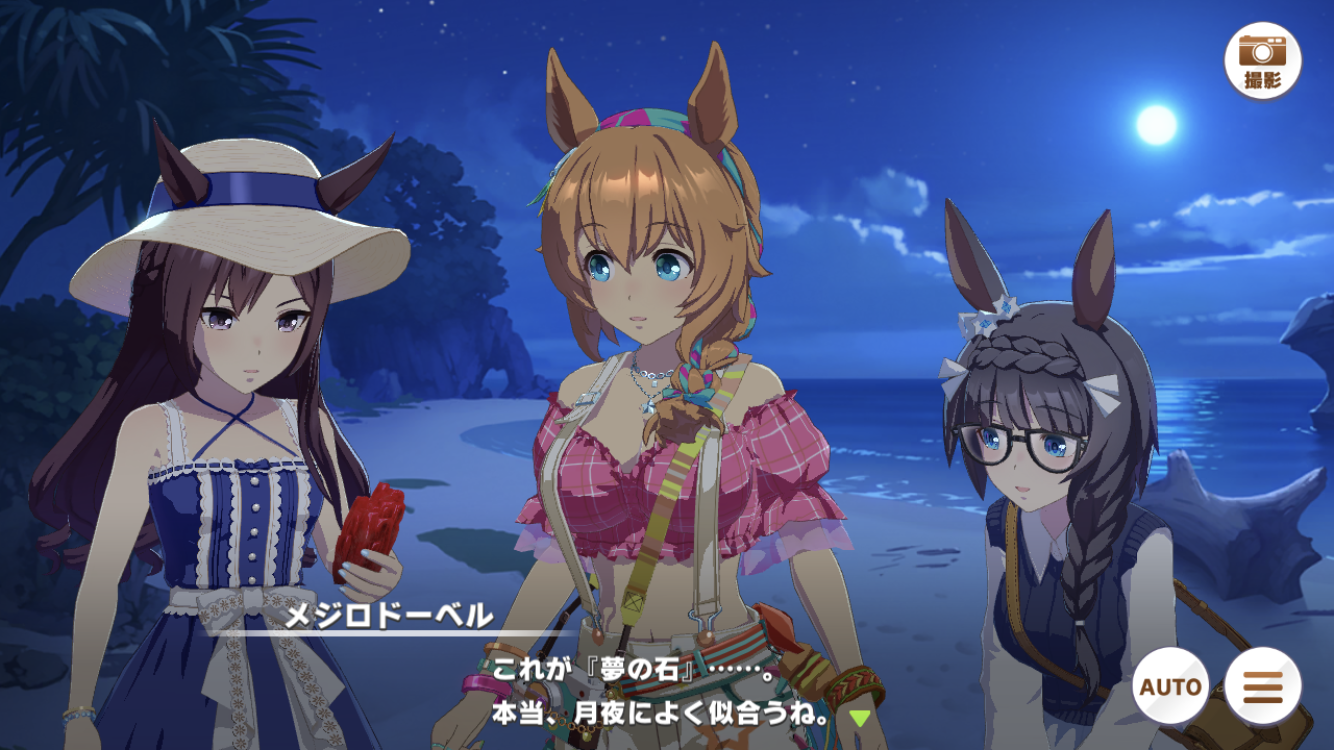Open the 撮影 camera screenshot mode
The height and width of the screenshot is (750, 1334).
coord(1262,60)
